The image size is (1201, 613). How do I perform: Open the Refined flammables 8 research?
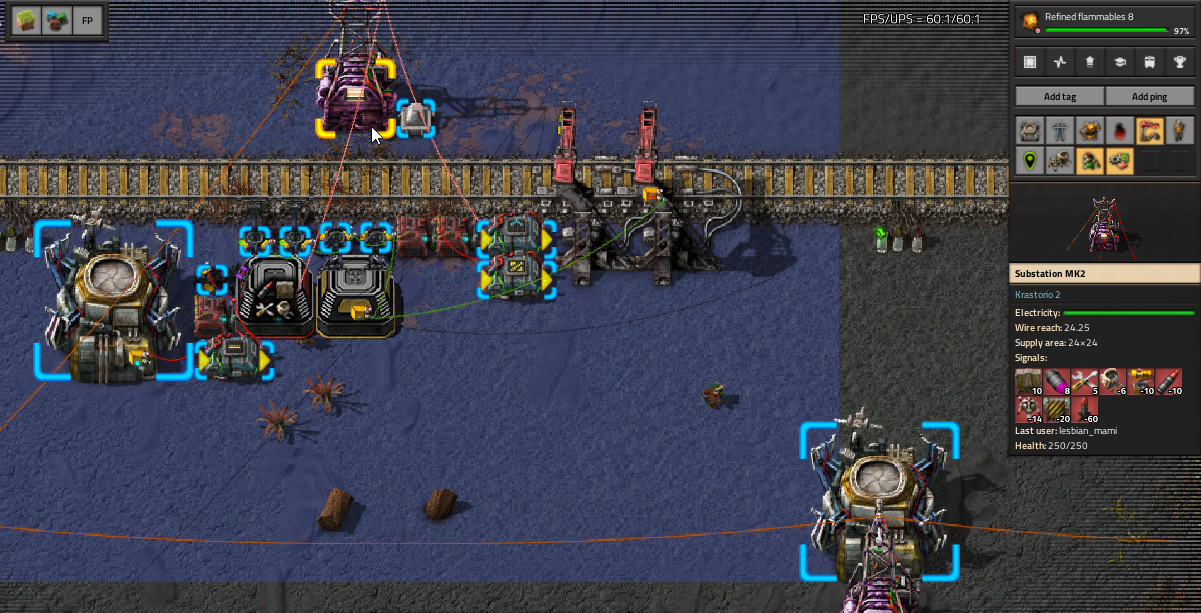[1104, 23]
